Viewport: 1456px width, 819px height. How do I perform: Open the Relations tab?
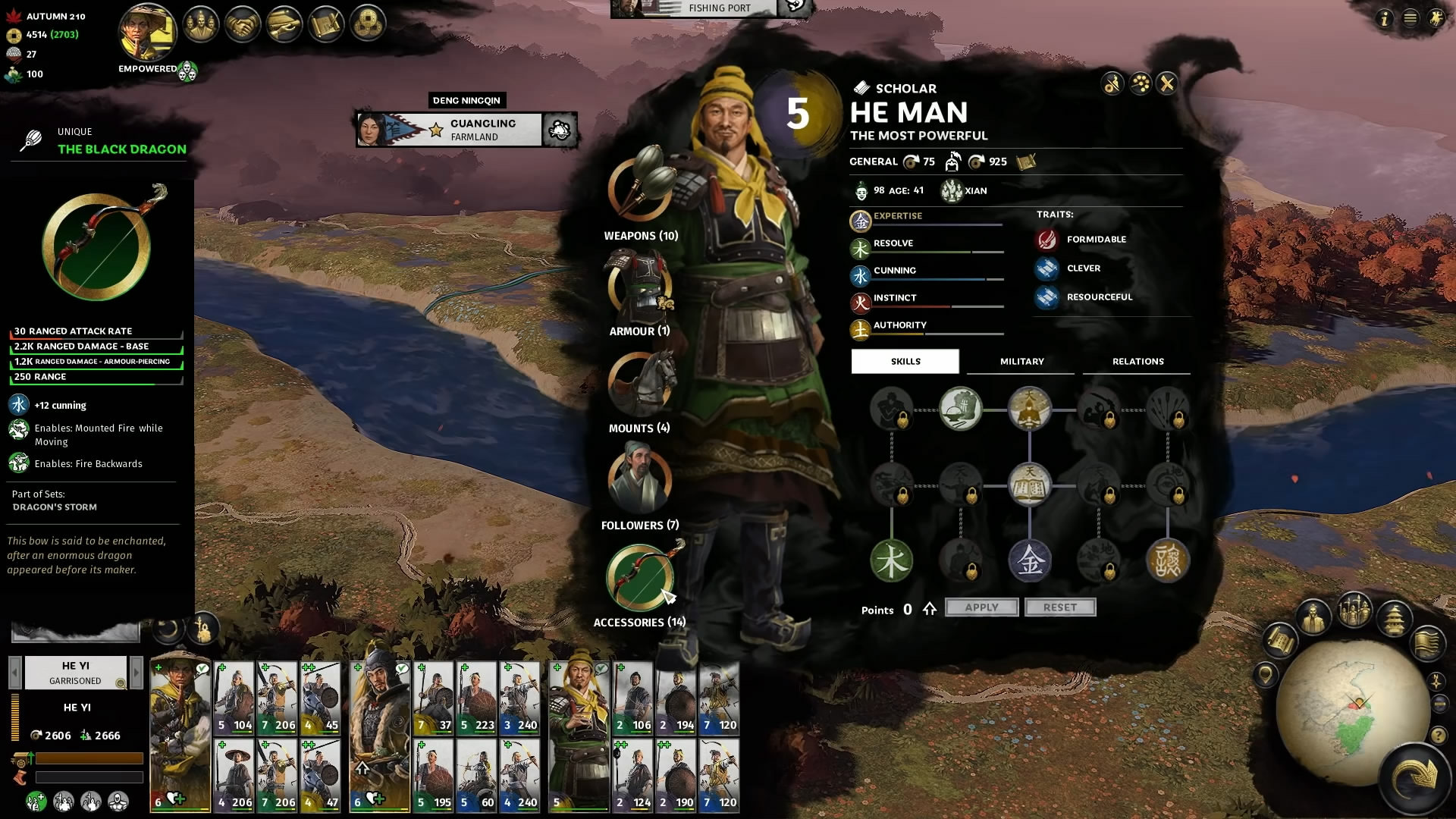[x=1137, y=362]
